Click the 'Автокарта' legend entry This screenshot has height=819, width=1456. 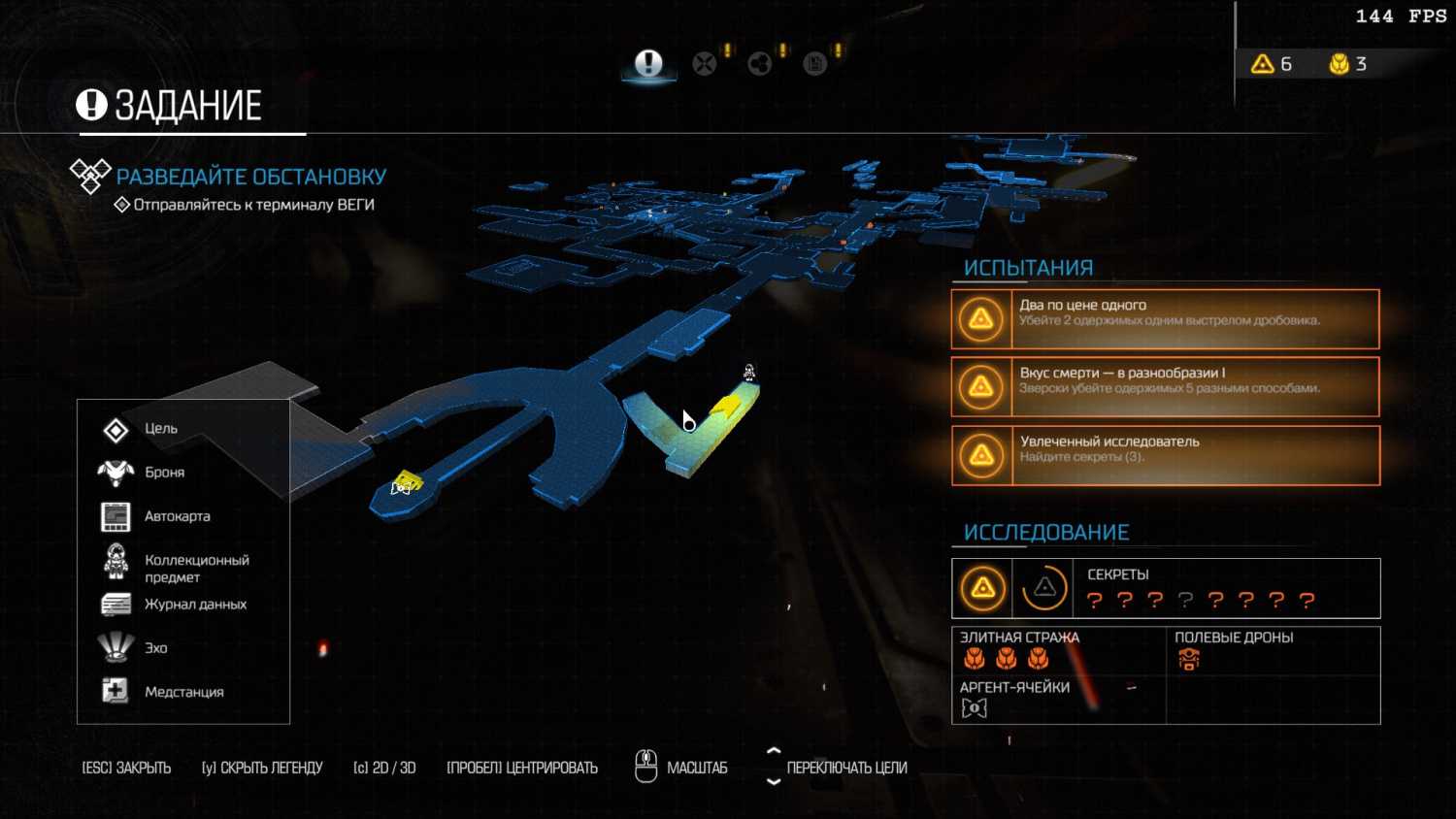coord(177,516)
